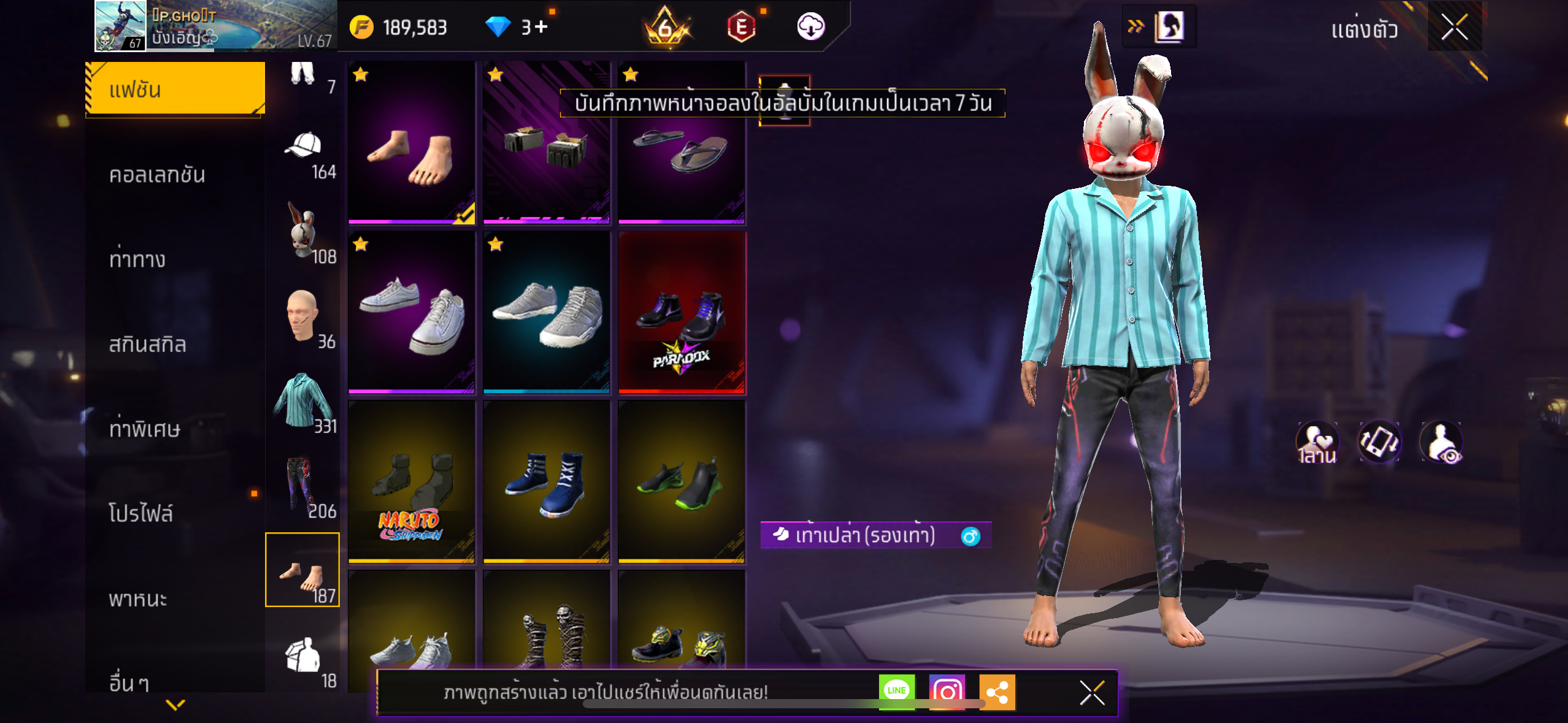Image resolution: width=1568 pixels, height=723 pixels.
Task: Close the แต่งตัว dress-up screen
Action: (1455, 27)
